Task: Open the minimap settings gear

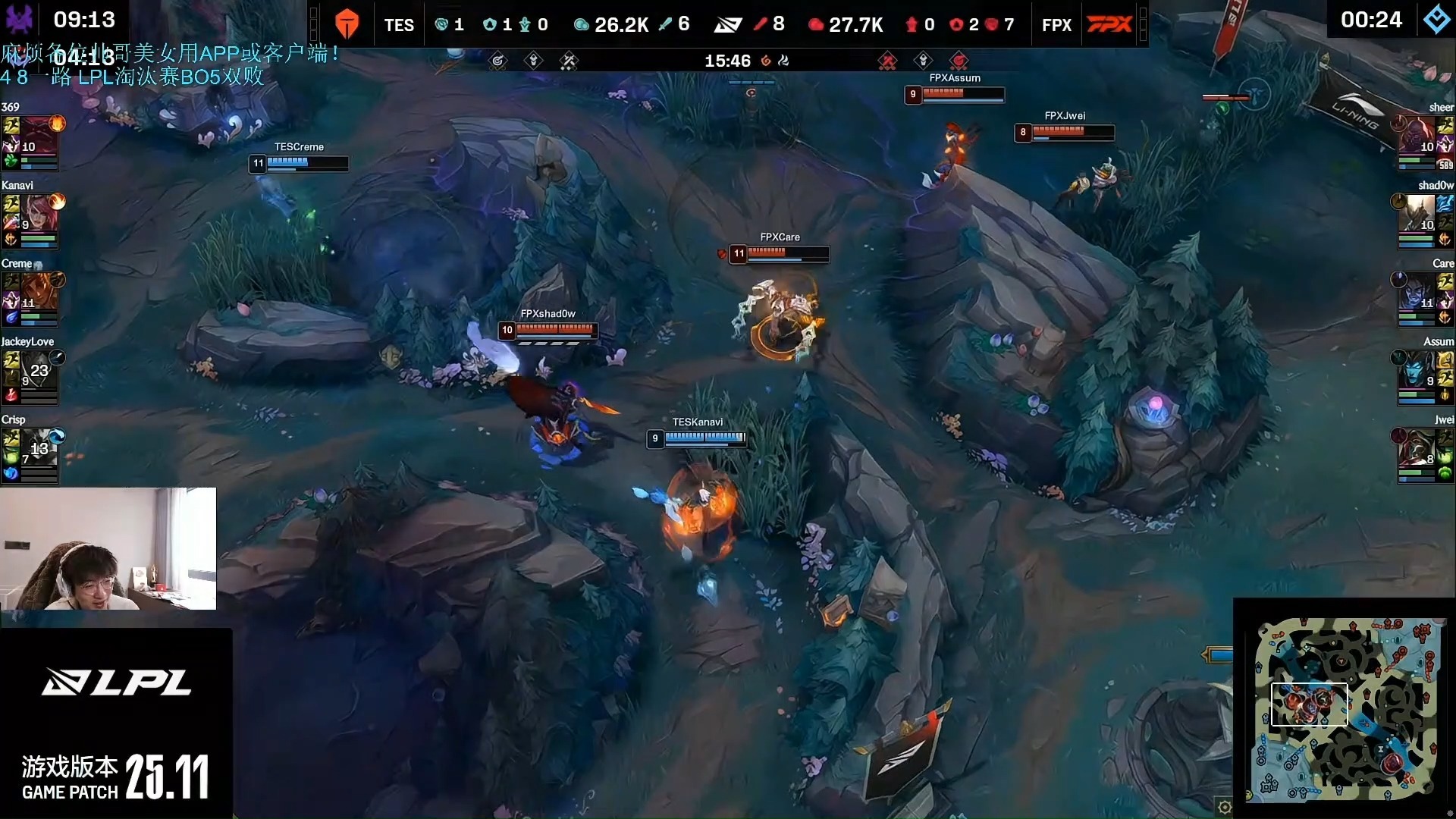Action: 1224,807
